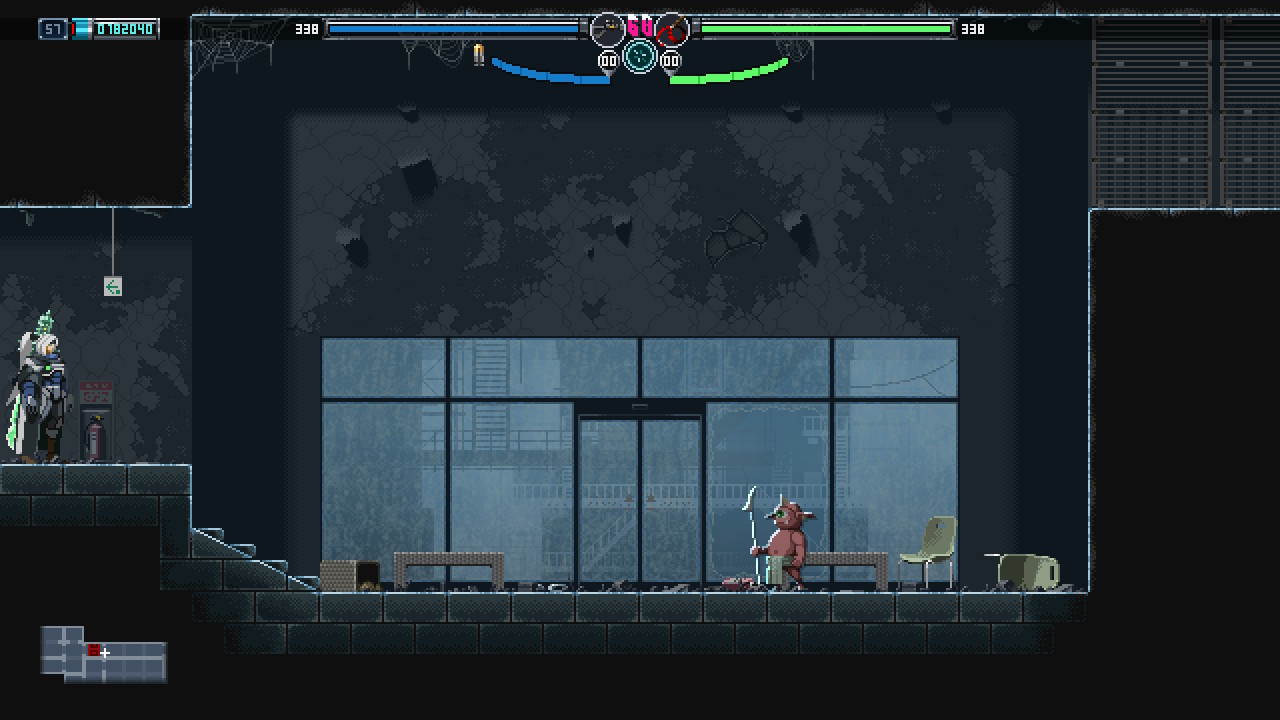Open the room minimap

point(104,654)
